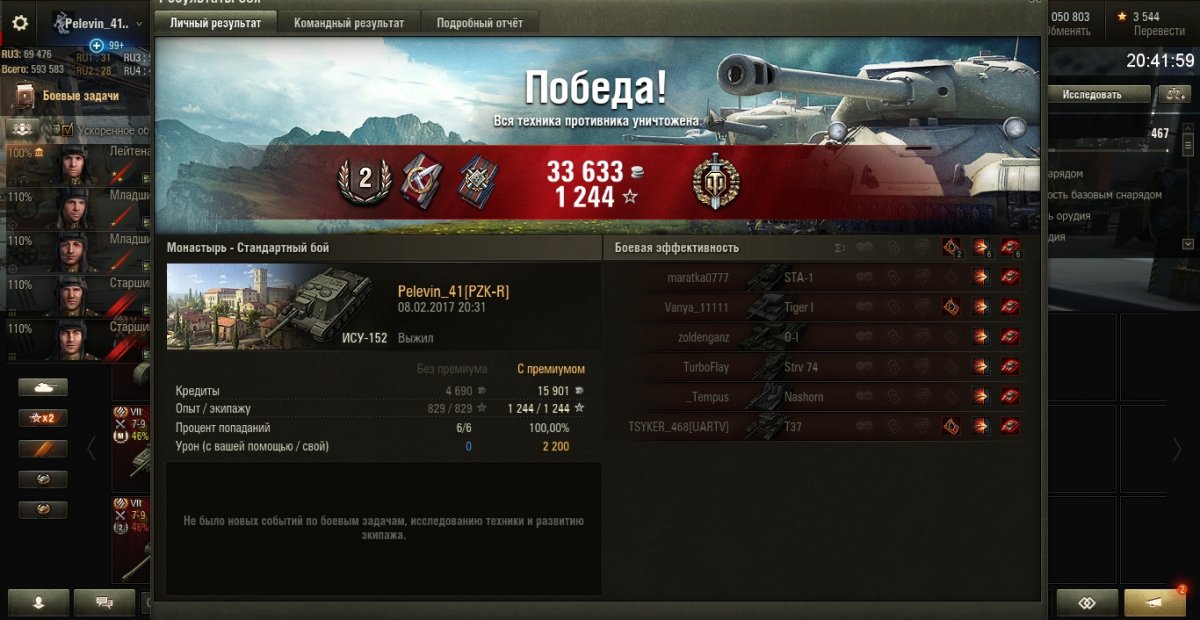Select the Личный результат tab

(215, 23)
